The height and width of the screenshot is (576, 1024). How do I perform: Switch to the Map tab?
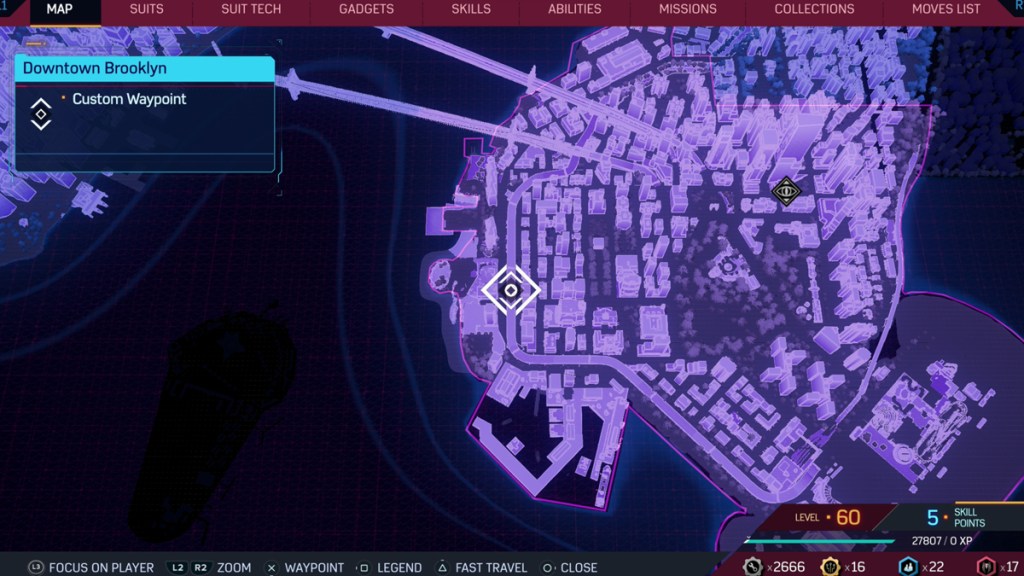[x=59, y=9]
